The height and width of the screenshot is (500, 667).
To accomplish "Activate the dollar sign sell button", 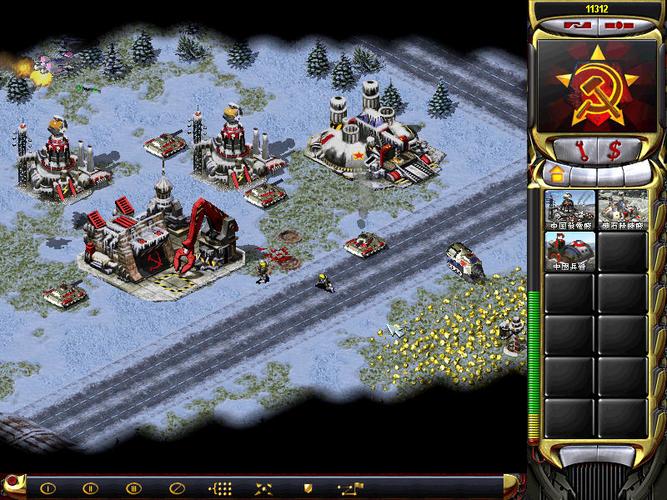I will click(x=614, y=150).
